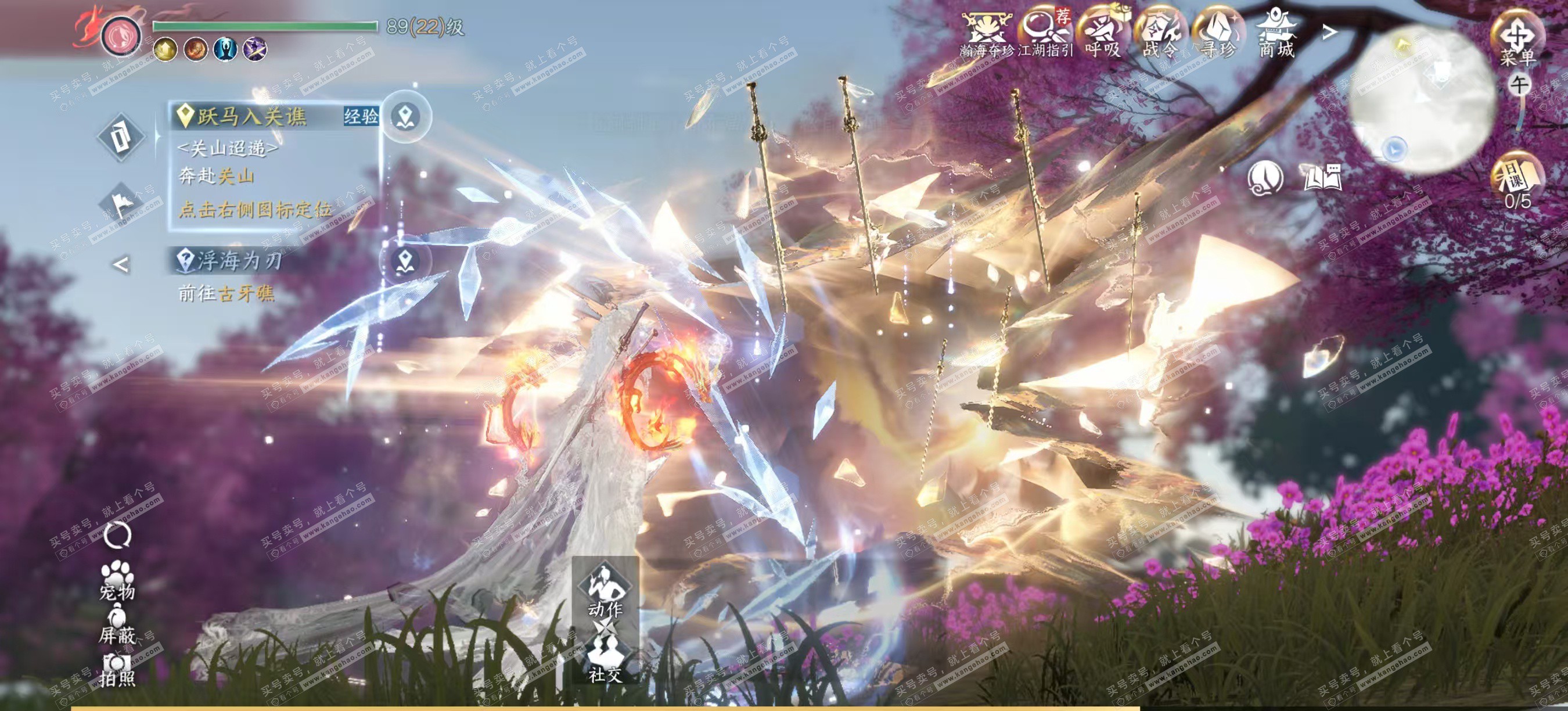Collapse the quest panel with left arrow
Viewport: 1568px width, 711px height.
pos(122,265)
